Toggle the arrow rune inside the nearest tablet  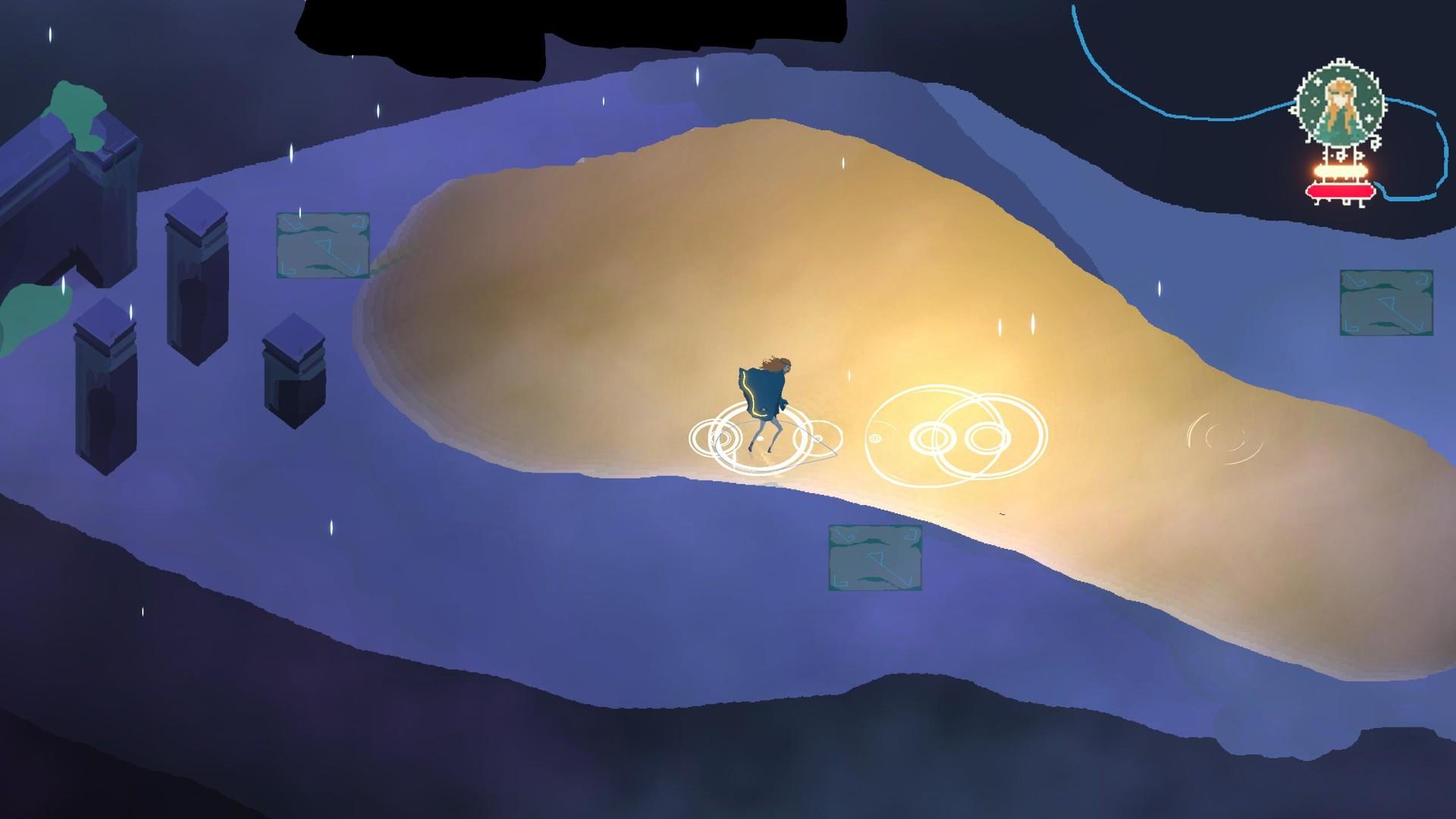(x=876, y=557)
